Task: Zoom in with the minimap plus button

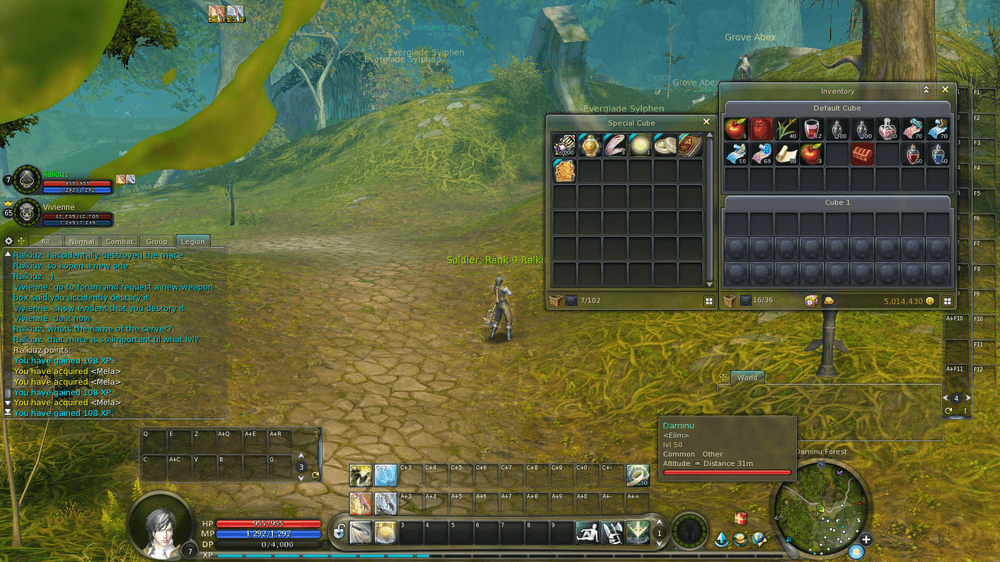Action: (865, 540)
